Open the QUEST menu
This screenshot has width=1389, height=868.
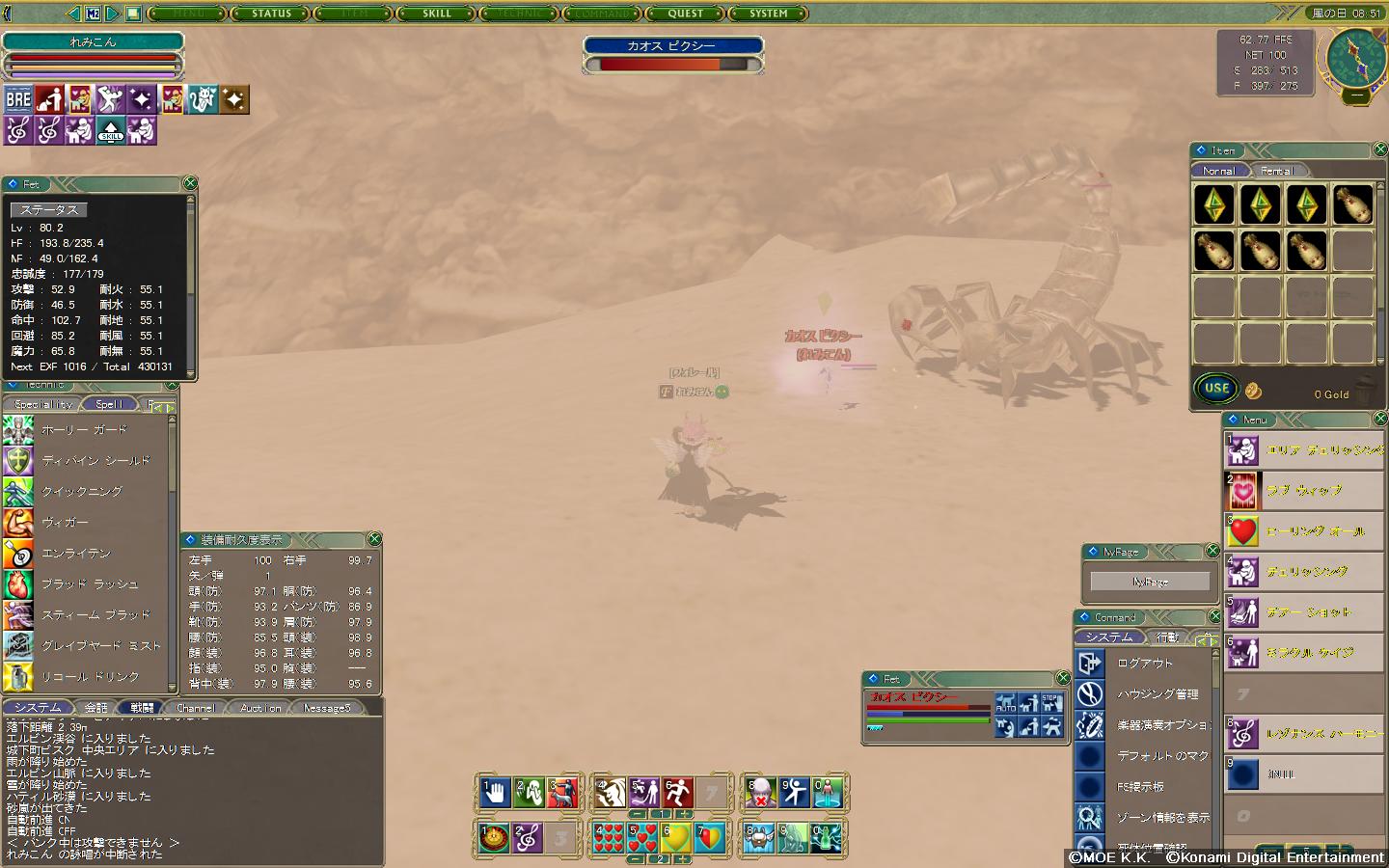(686, 14)
